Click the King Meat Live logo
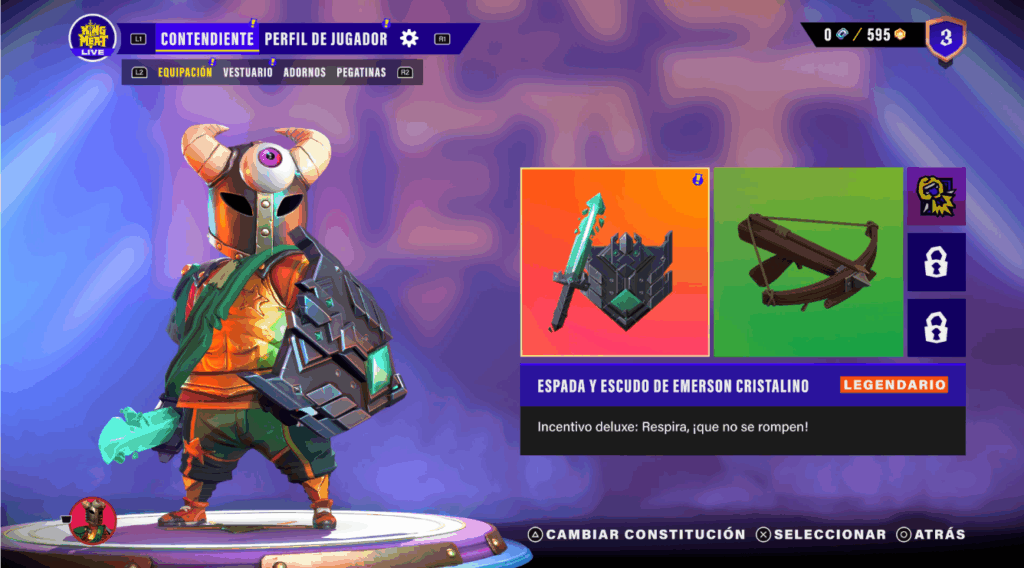The image size is (1024, 568). [93, 38]
